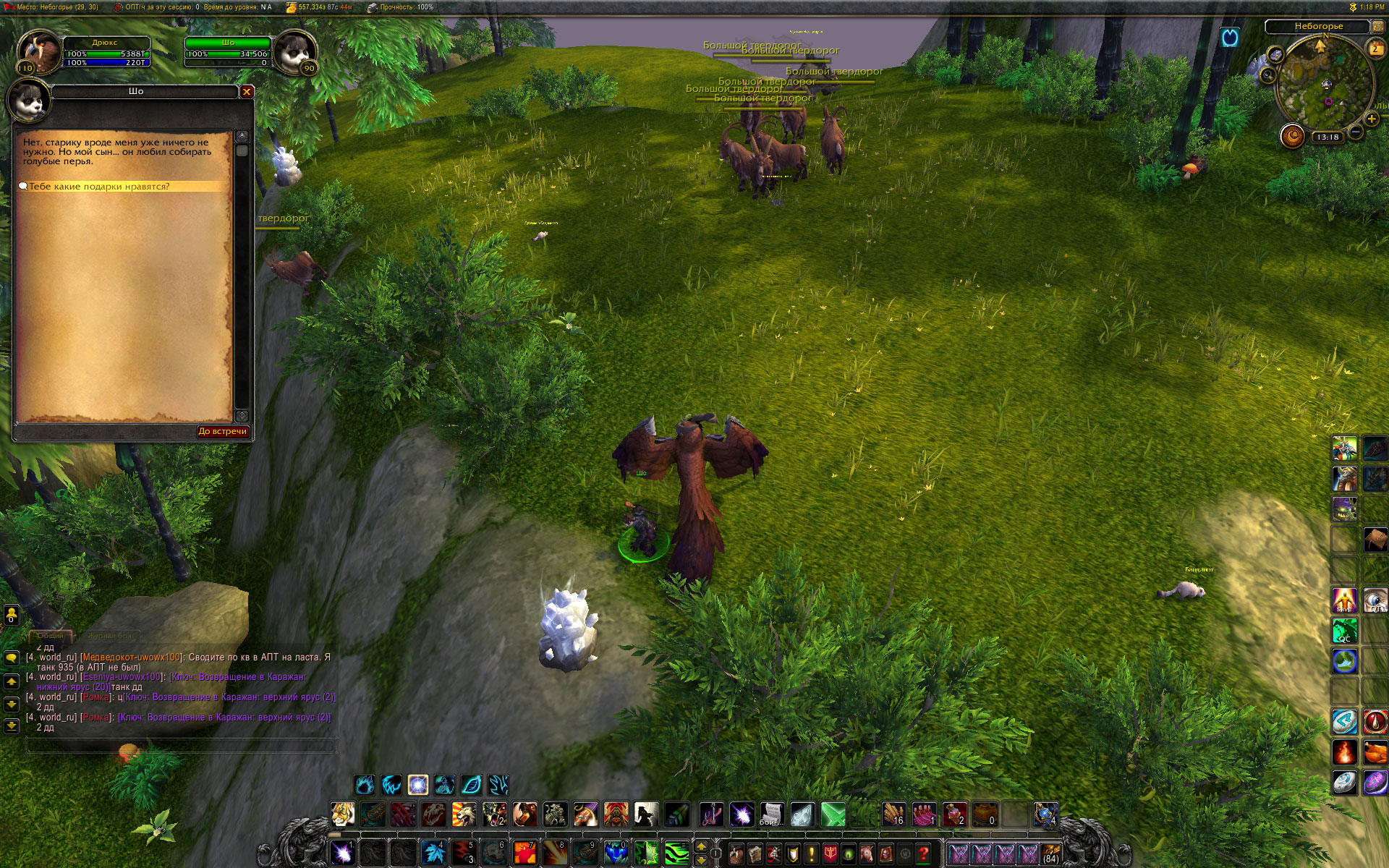Activate the glowing figure 'save' ability
The image size is (1389, 868).
coord(1344,600)
